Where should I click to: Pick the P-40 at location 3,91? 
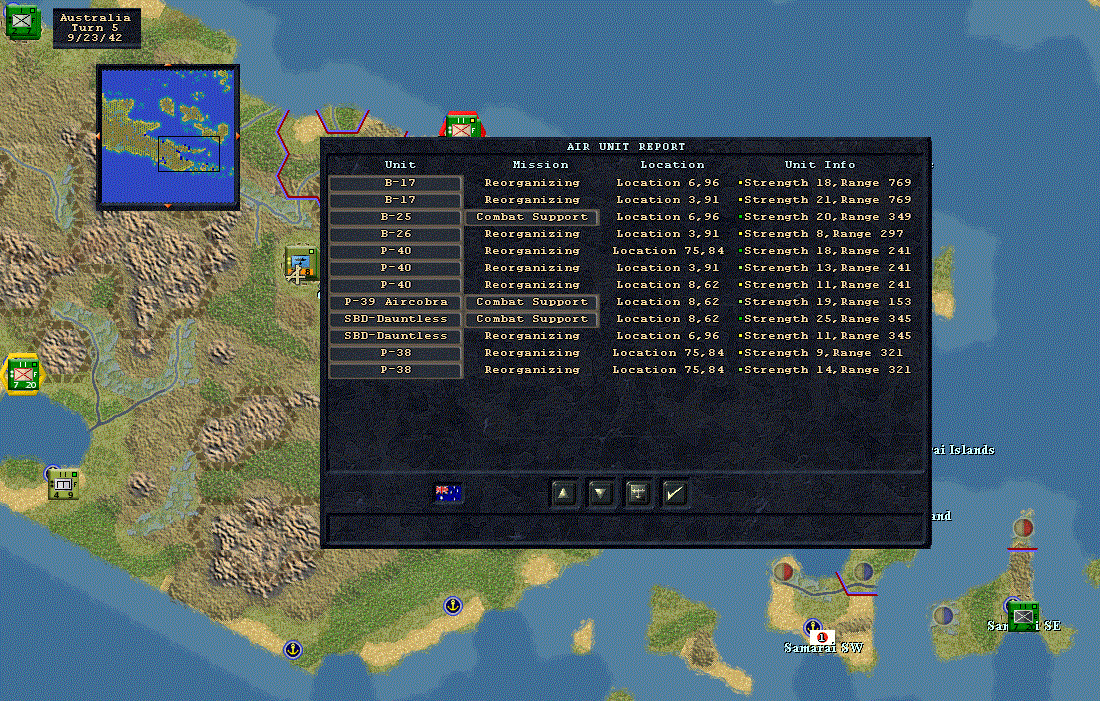tap(396, 268)
